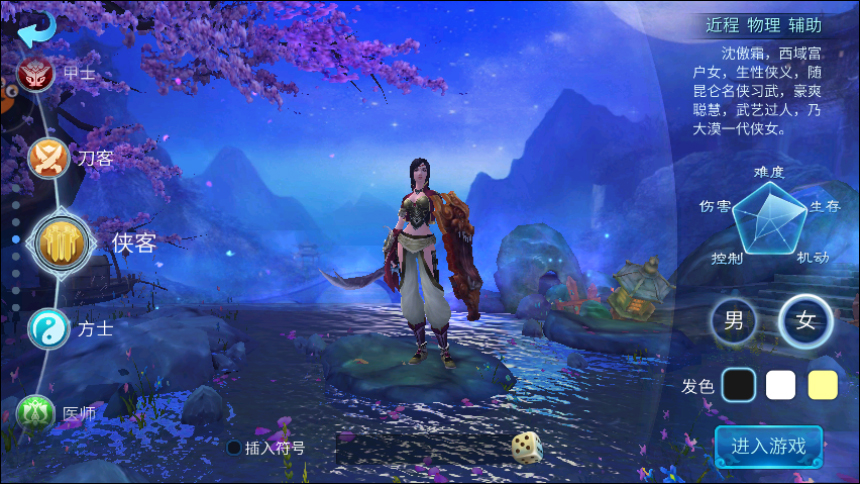Click the character name input field

click(x=420, y=447)
